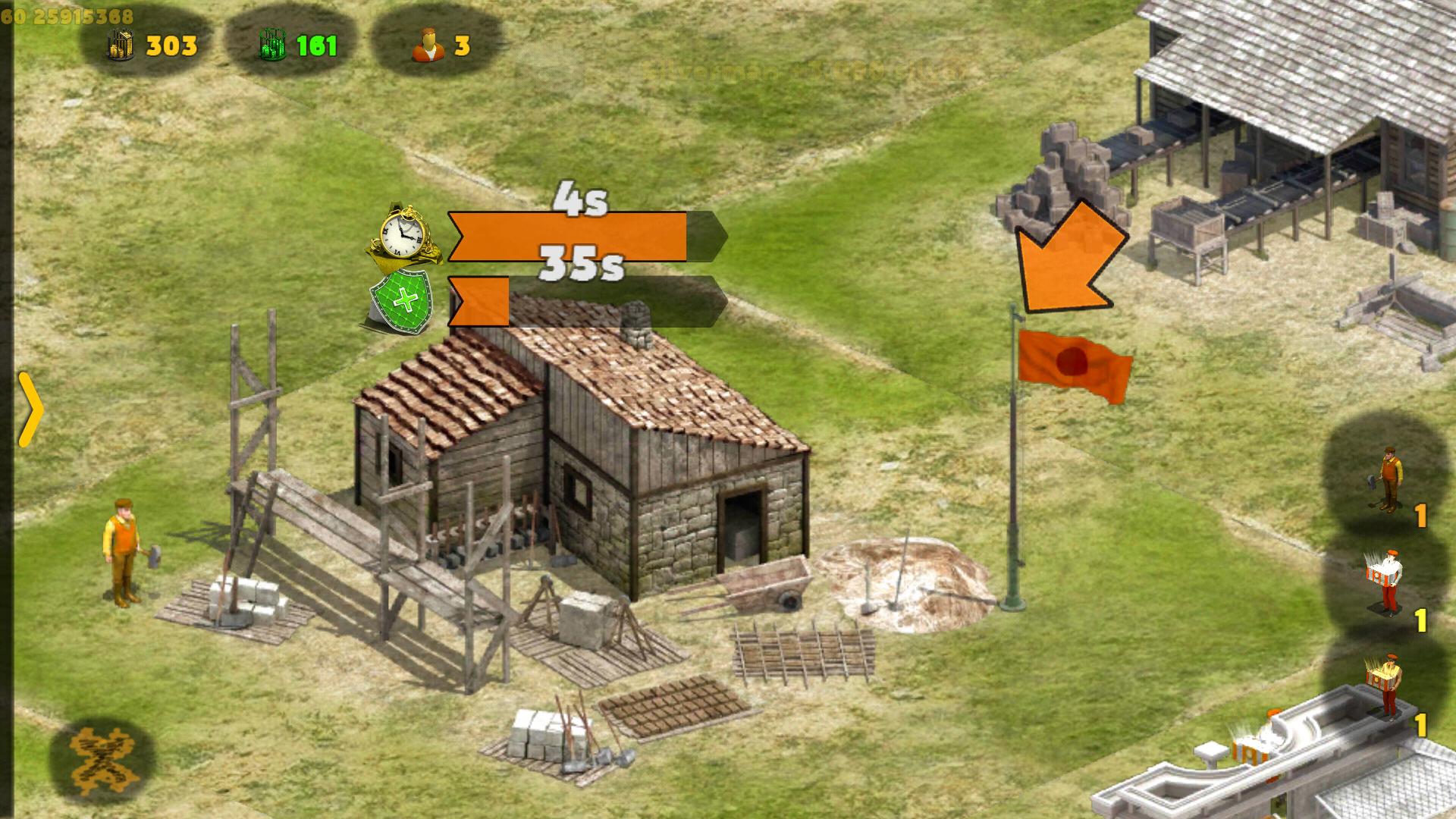Expand the yellow chevron side panel
The image size is (1456, 819).
click(x=30, y=409)
